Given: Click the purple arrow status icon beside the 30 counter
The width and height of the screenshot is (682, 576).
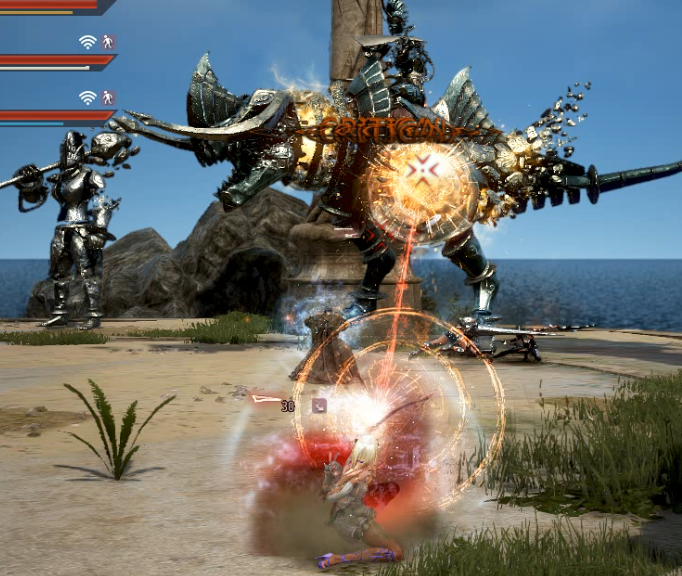Looking at the screenshot, I should click(318, 405).
